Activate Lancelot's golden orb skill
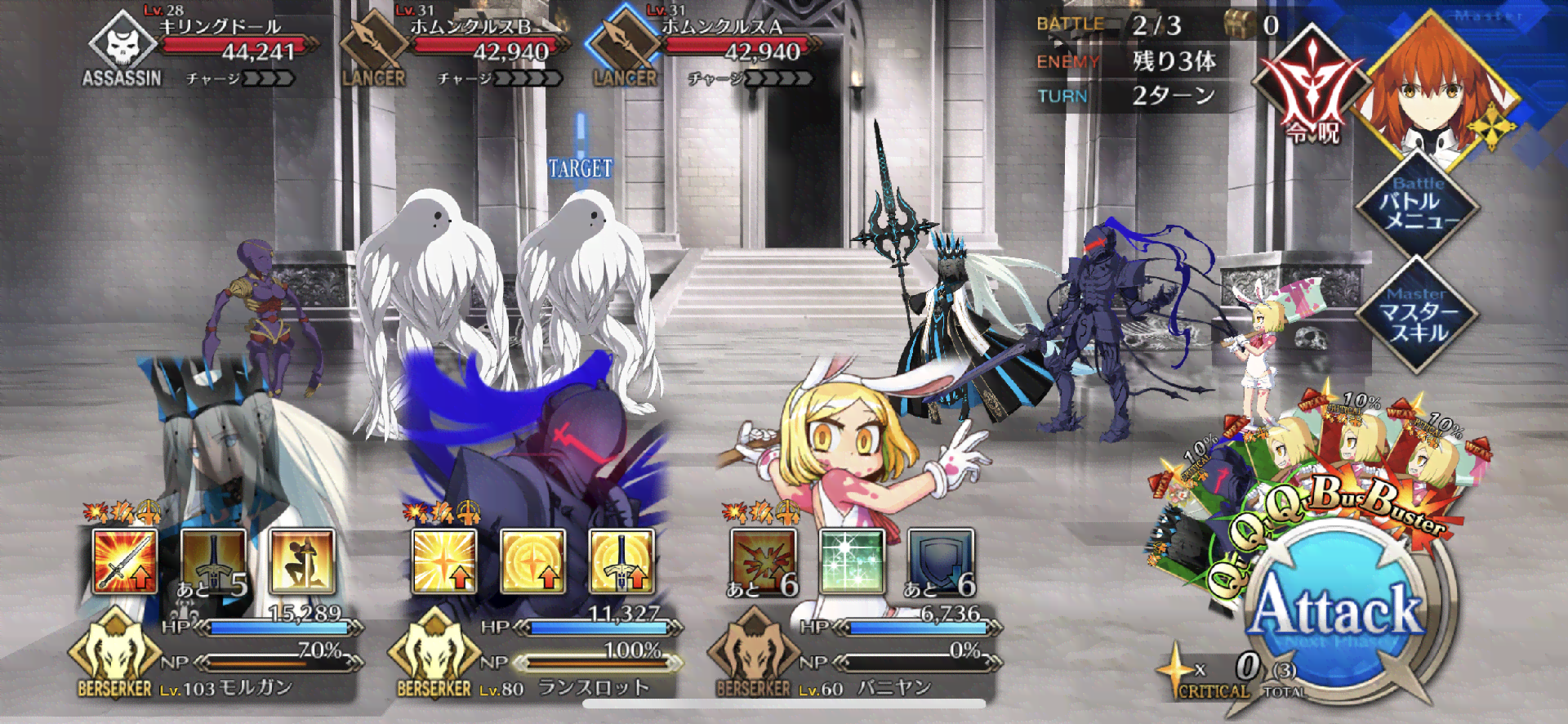The width and height of the screenshot is (1568, 724). (532, 561)
